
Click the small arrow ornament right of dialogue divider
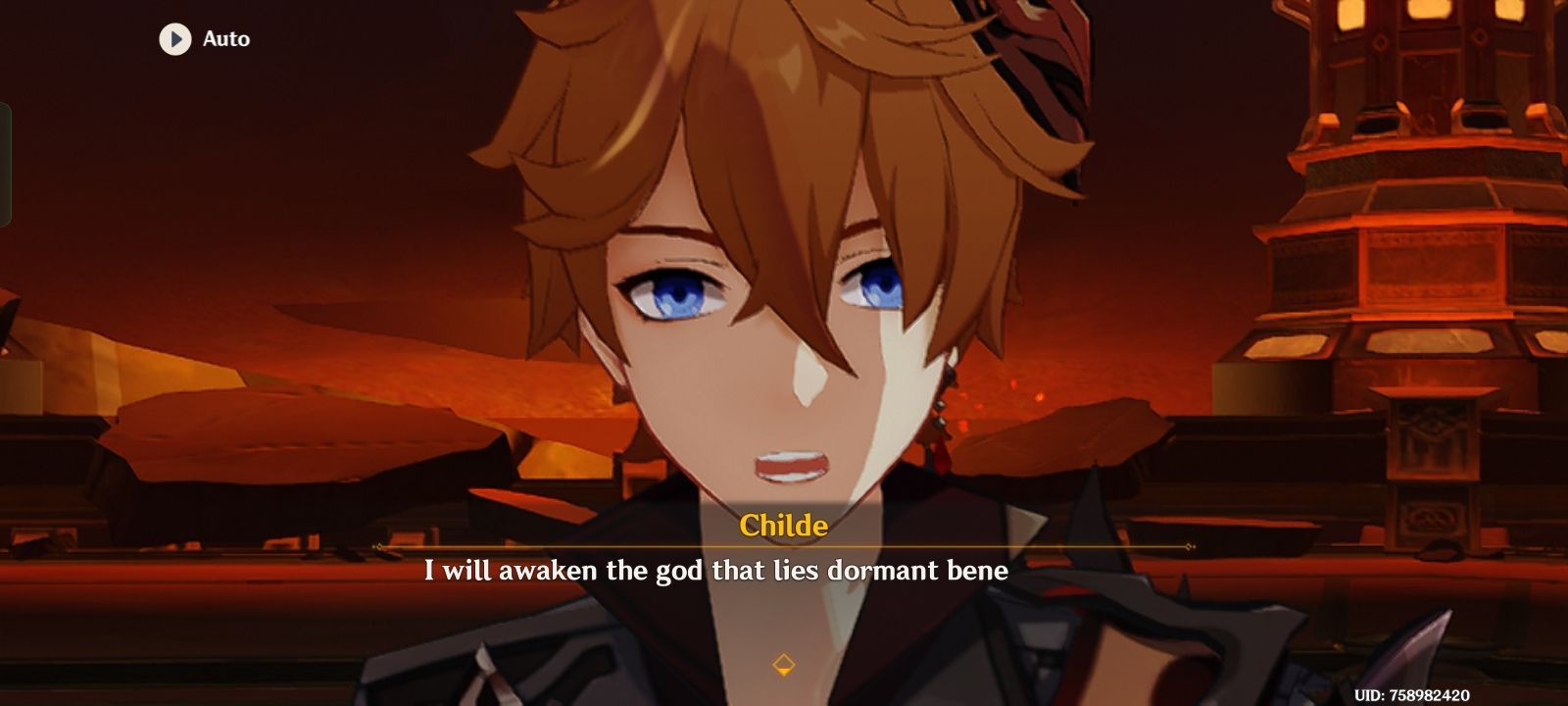coord(1189,547)
